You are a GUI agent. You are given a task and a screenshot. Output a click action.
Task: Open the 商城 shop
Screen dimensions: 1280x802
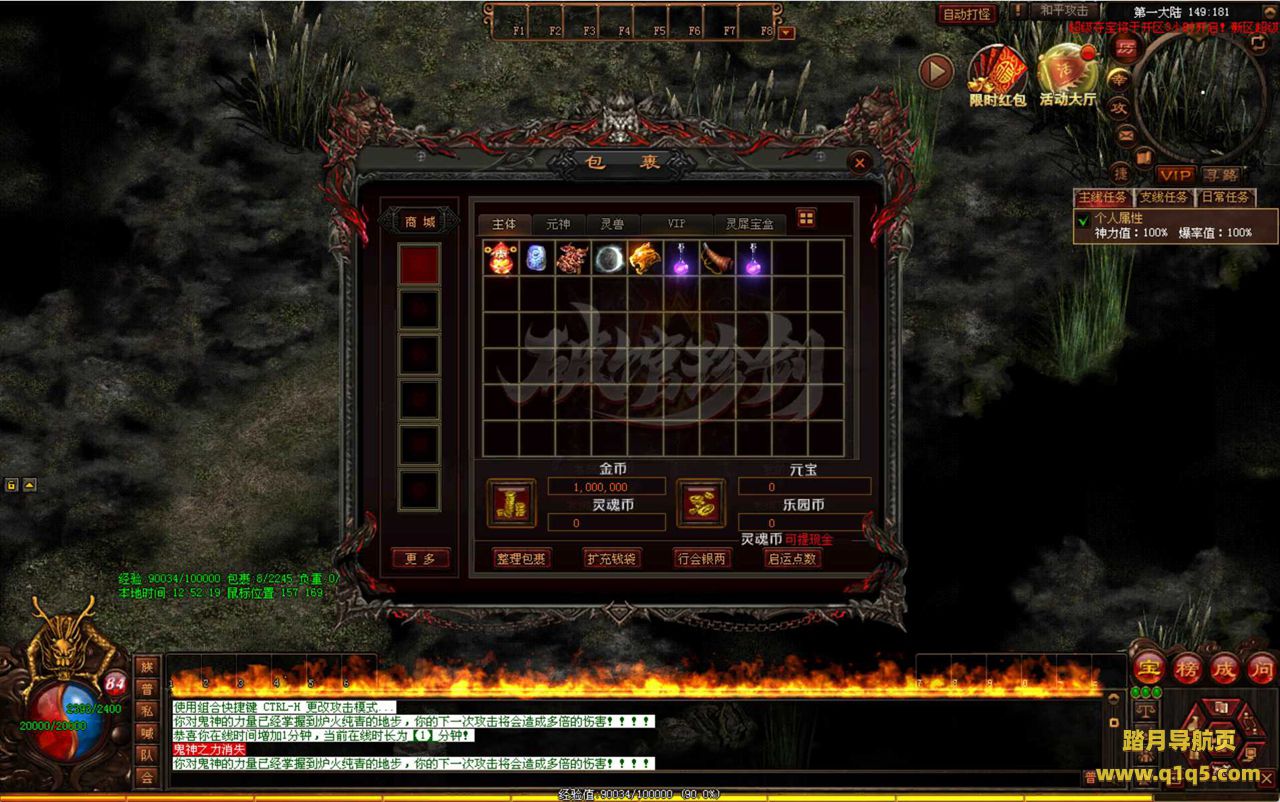(419, 222)
